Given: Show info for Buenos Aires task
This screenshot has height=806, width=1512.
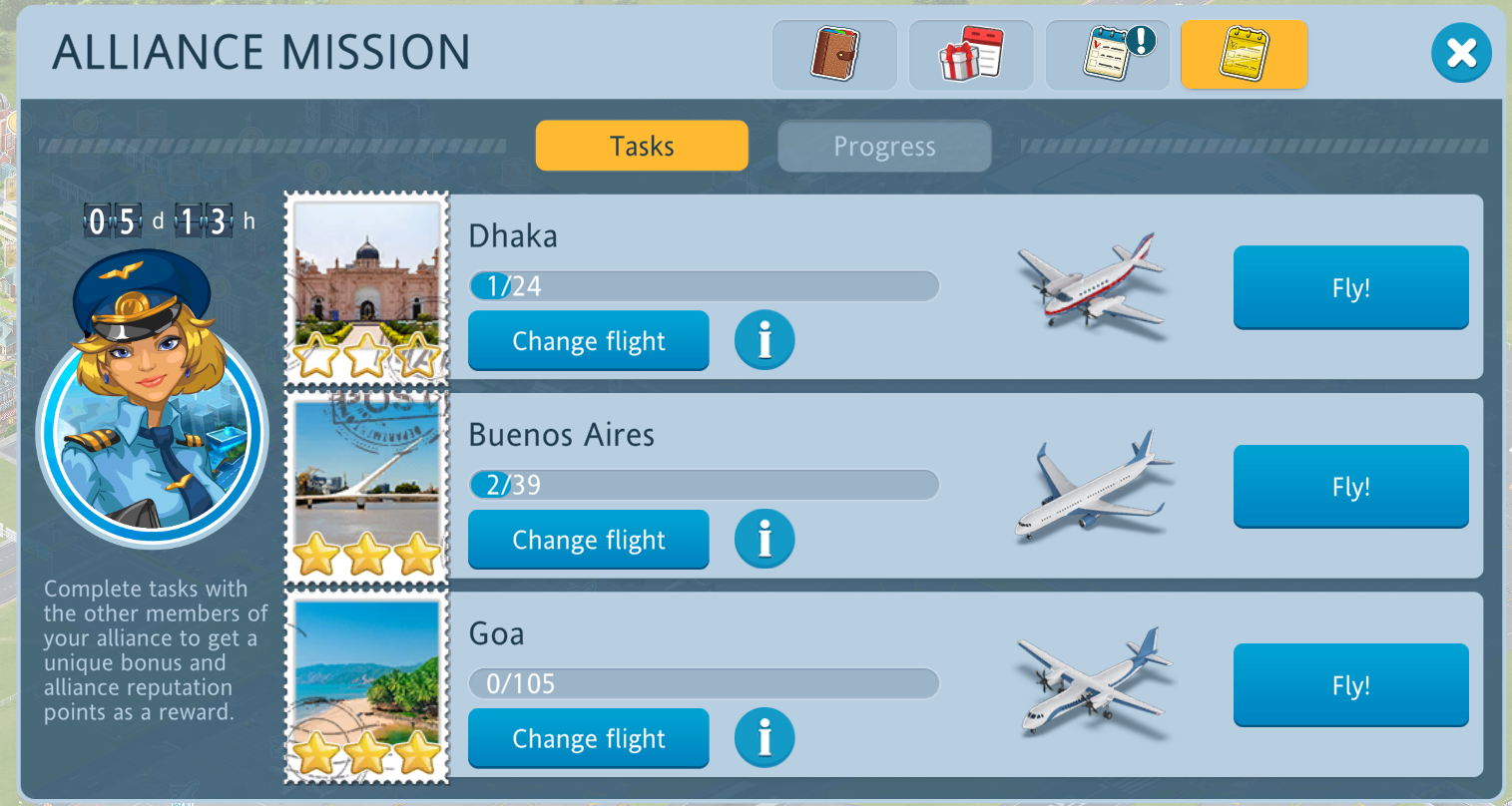Looking at the screenshot, I should coord(764,539).
